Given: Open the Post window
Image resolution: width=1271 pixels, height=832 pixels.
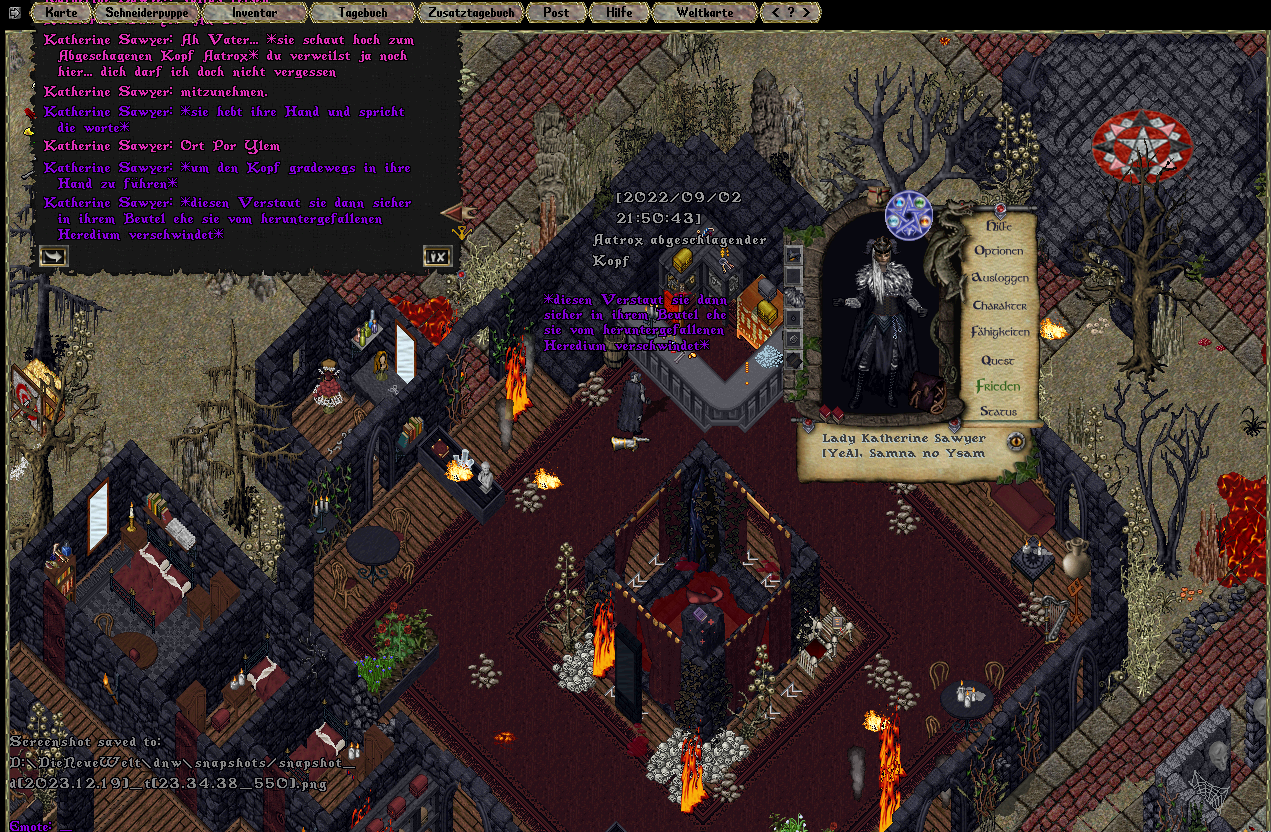Looking at the screenshot, I should [556, 13].
